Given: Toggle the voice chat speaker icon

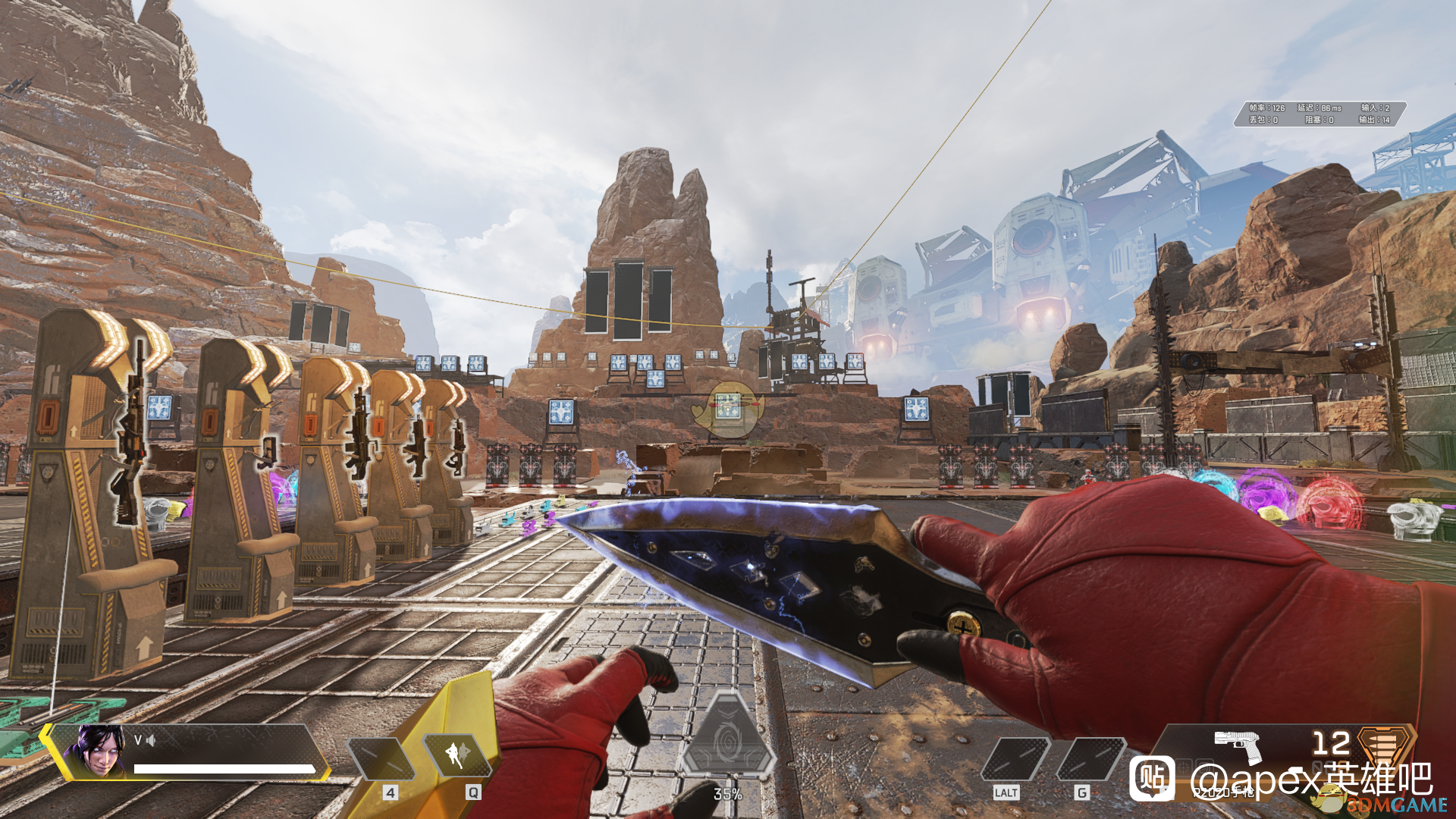Looking at the screenshot, I should 151,740.
